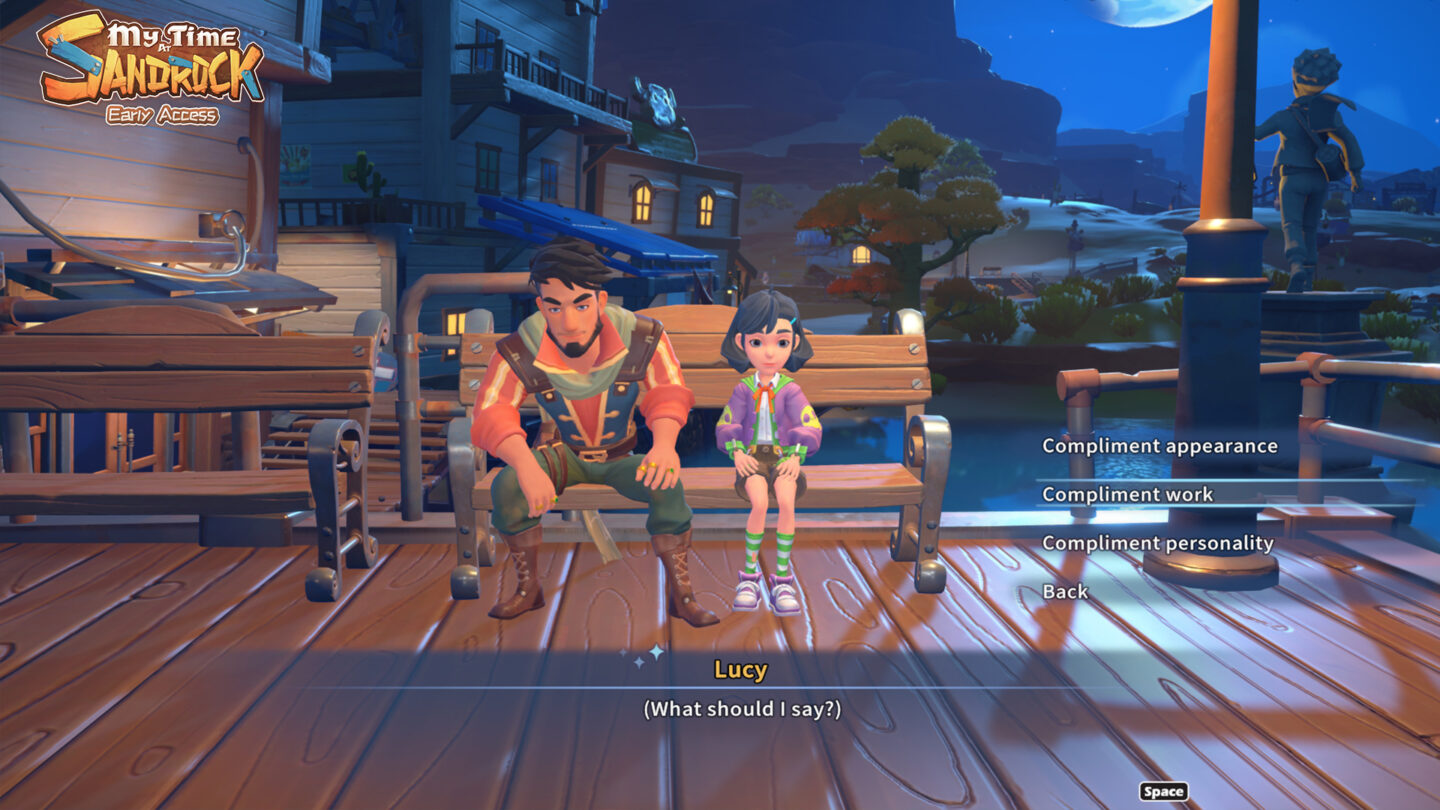The width and height of the screenshot is (1440, 810).
Task: Click the My Time at Sandrock logo
Action: pyautogui.click(x=150, y=60)
